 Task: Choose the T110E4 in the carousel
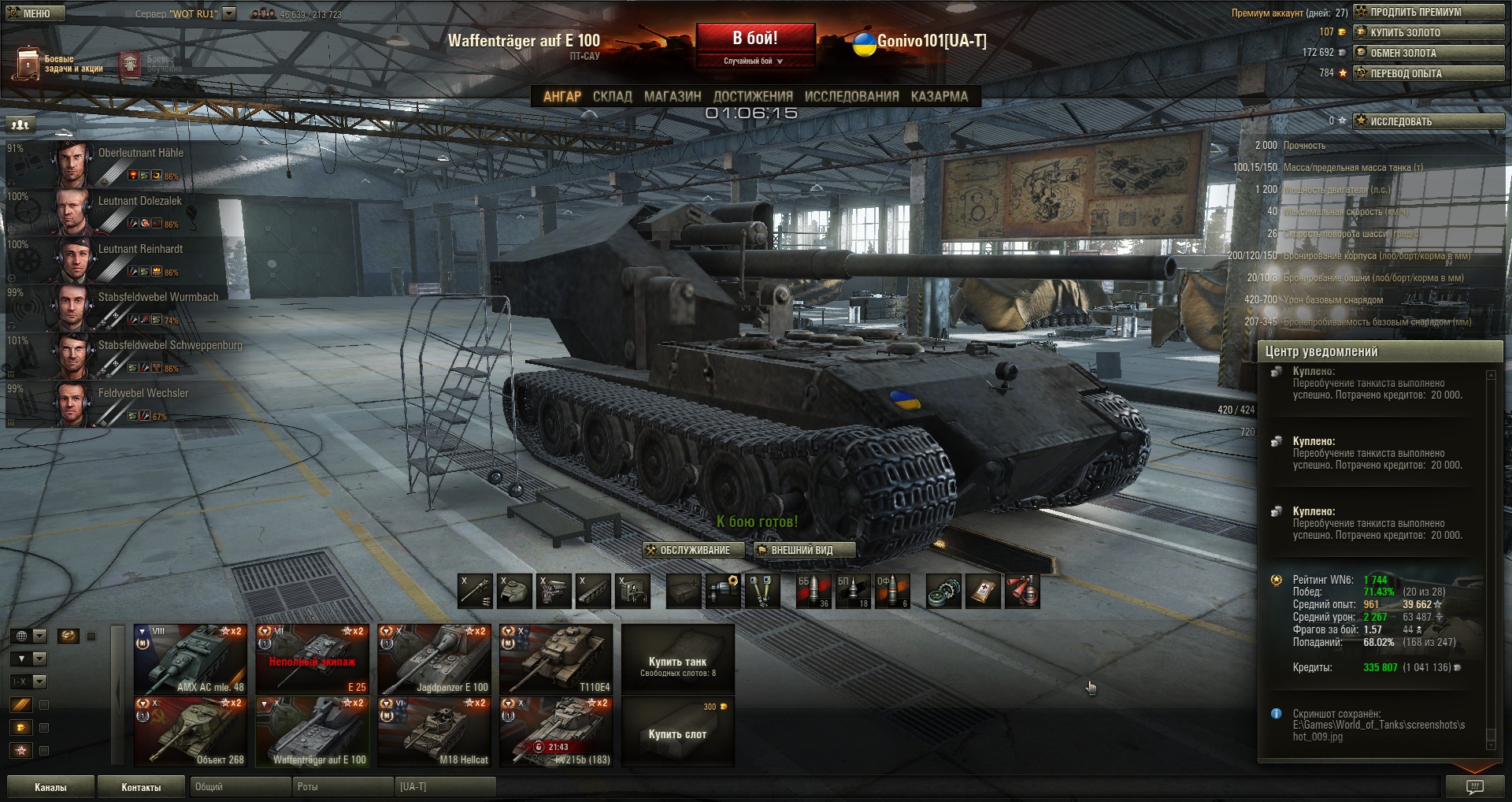click(x=556, y=659)
